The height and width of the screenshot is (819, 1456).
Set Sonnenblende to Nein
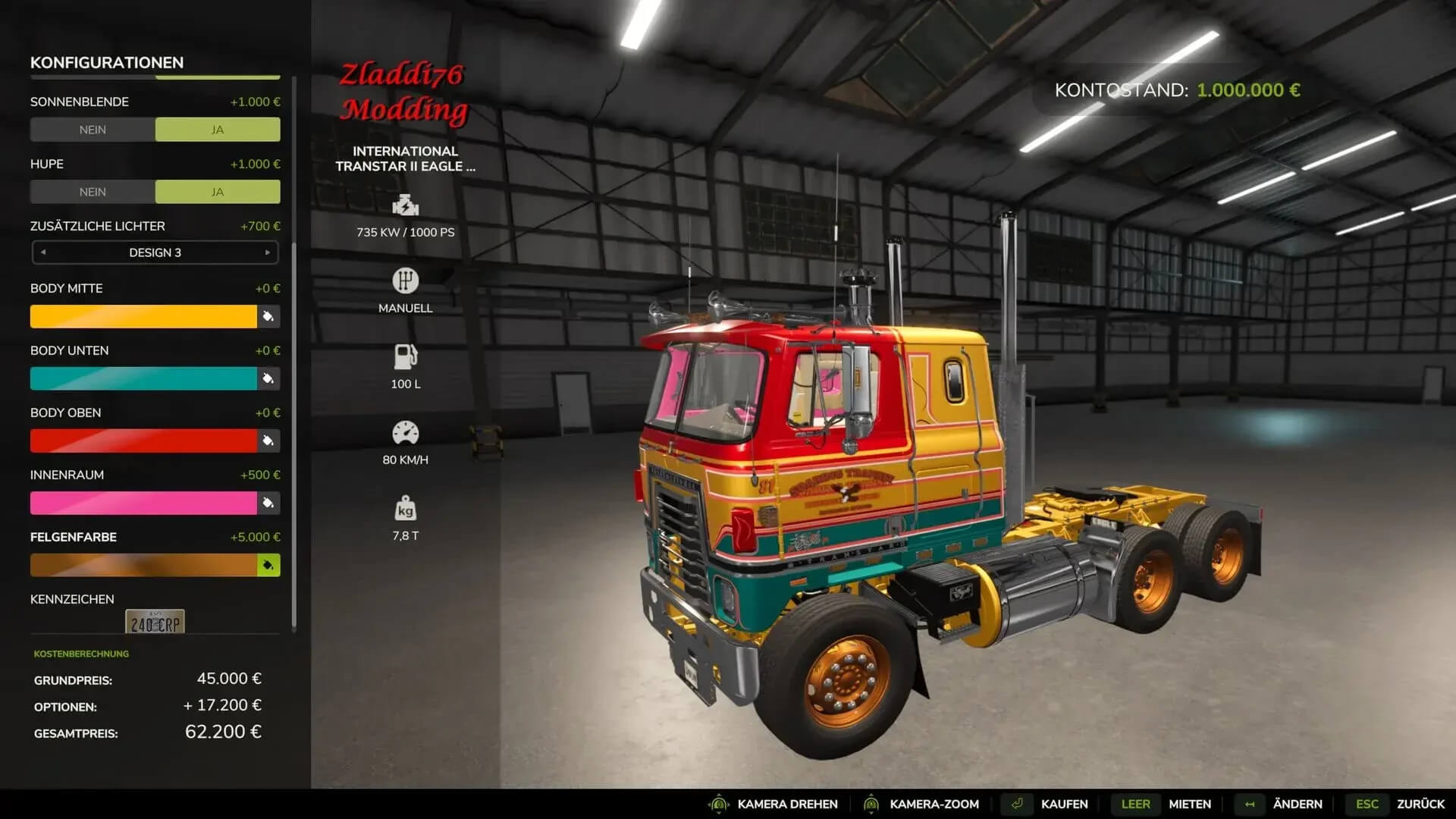pos(93,130)
